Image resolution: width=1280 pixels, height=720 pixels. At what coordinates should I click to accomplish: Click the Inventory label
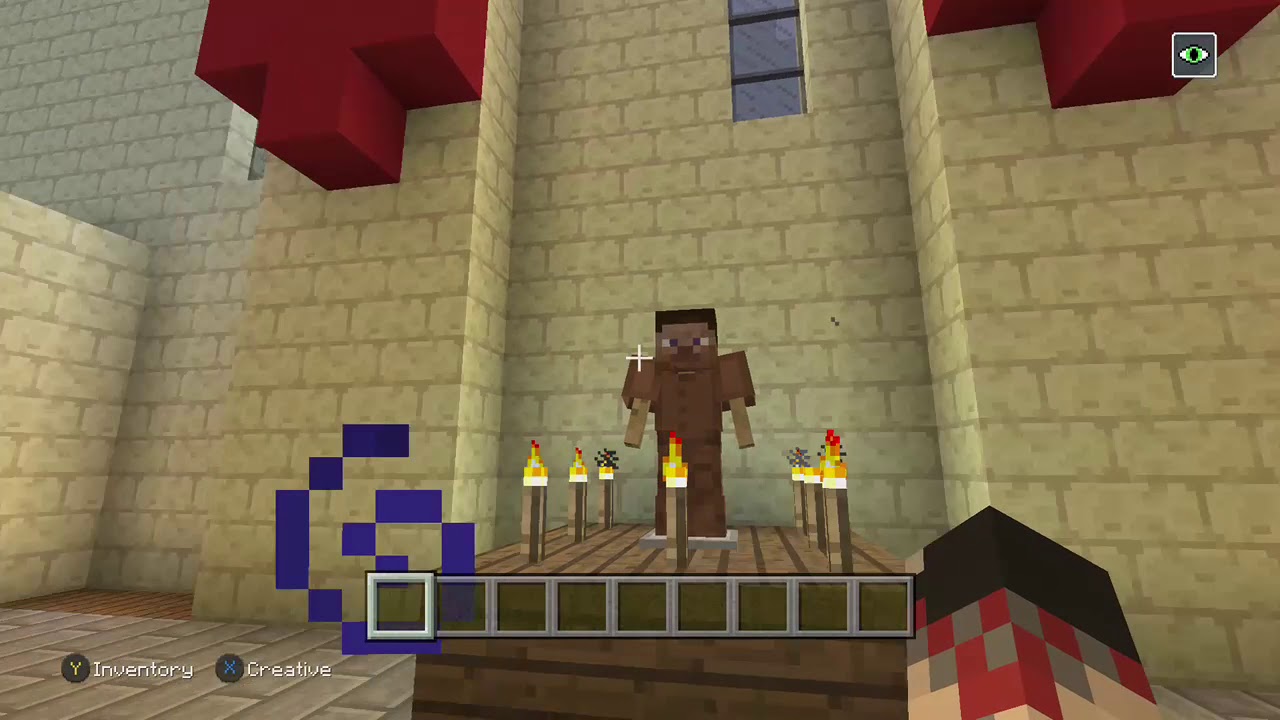(143, 670)
